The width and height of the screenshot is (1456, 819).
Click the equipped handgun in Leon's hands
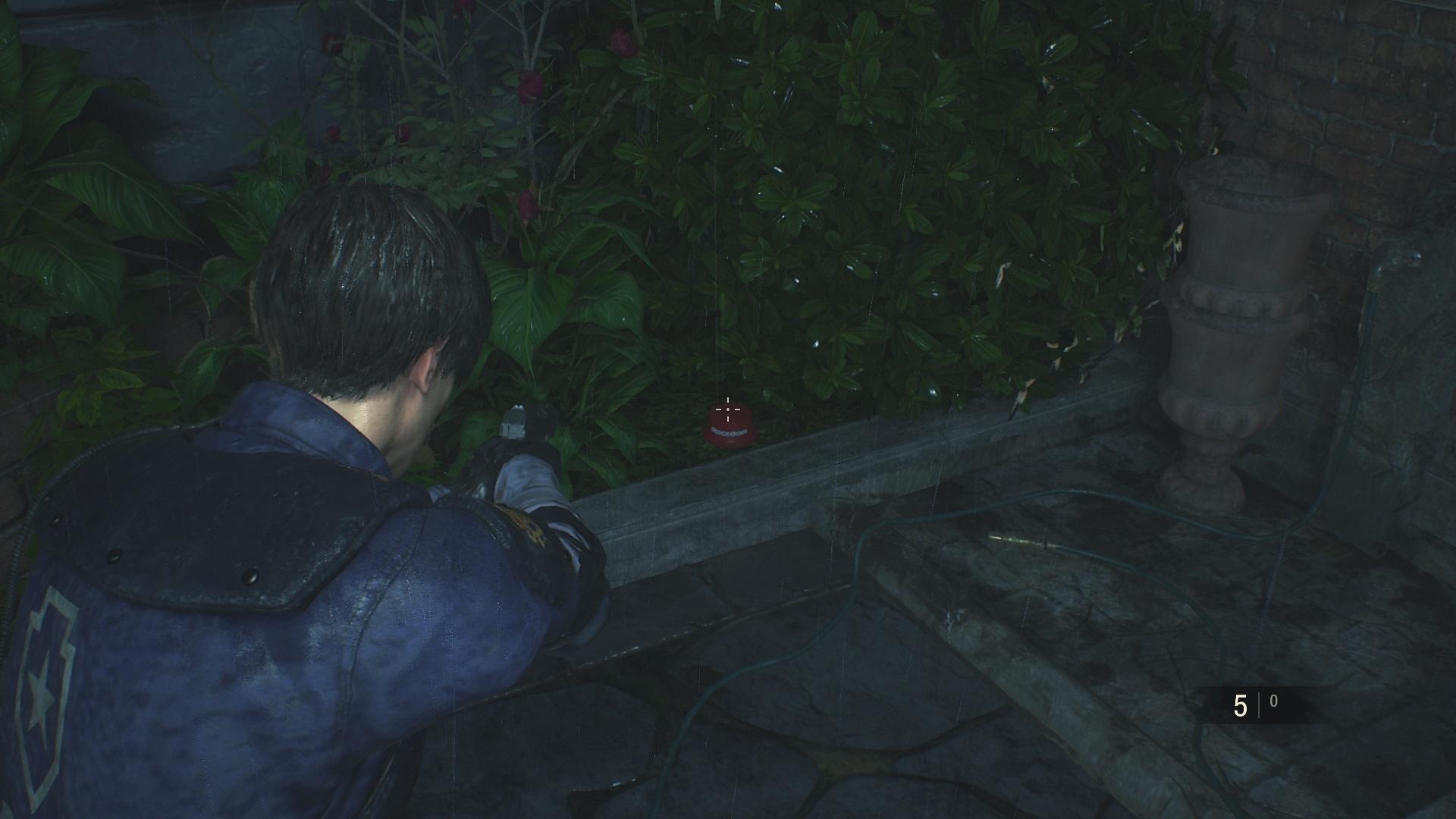[x=516, y=425]
